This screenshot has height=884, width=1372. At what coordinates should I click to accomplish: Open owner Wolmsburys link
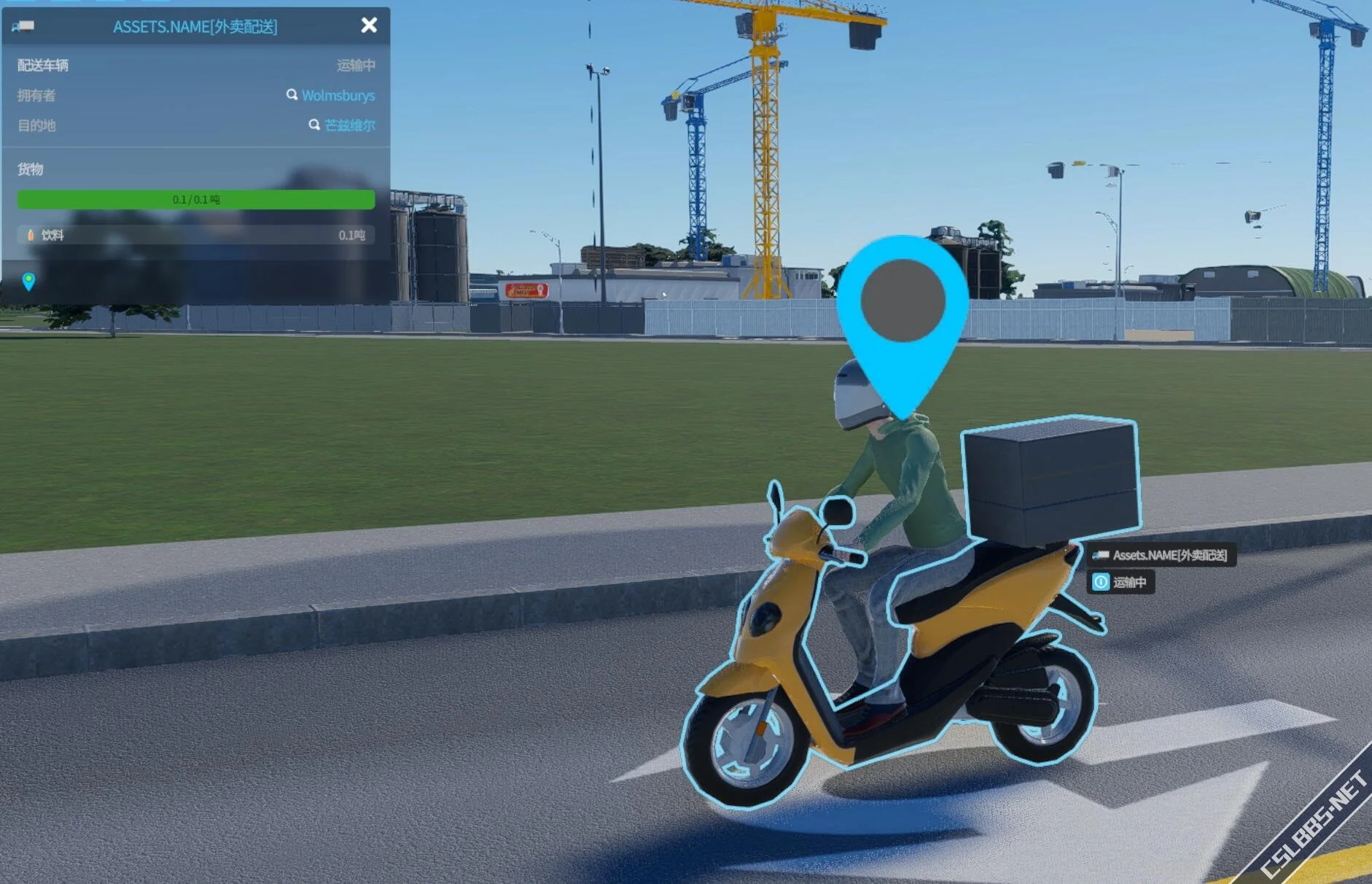[338, 96]
